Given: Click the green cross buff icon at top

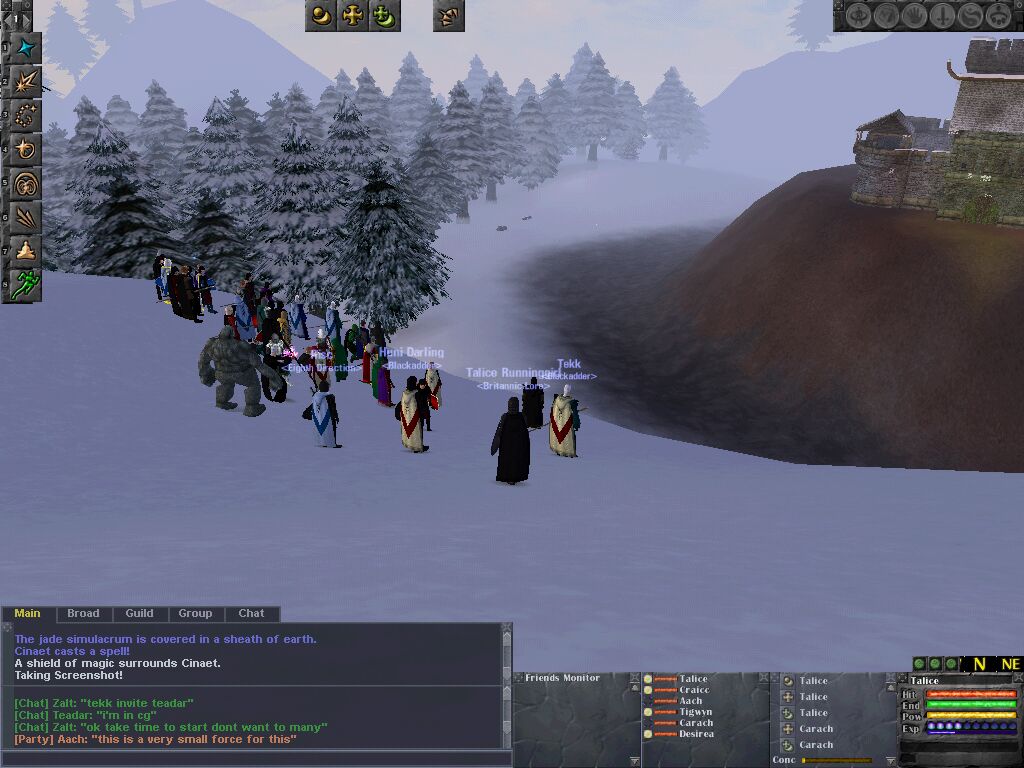Looking at the screenshot, I should click(x=385, y=16).
